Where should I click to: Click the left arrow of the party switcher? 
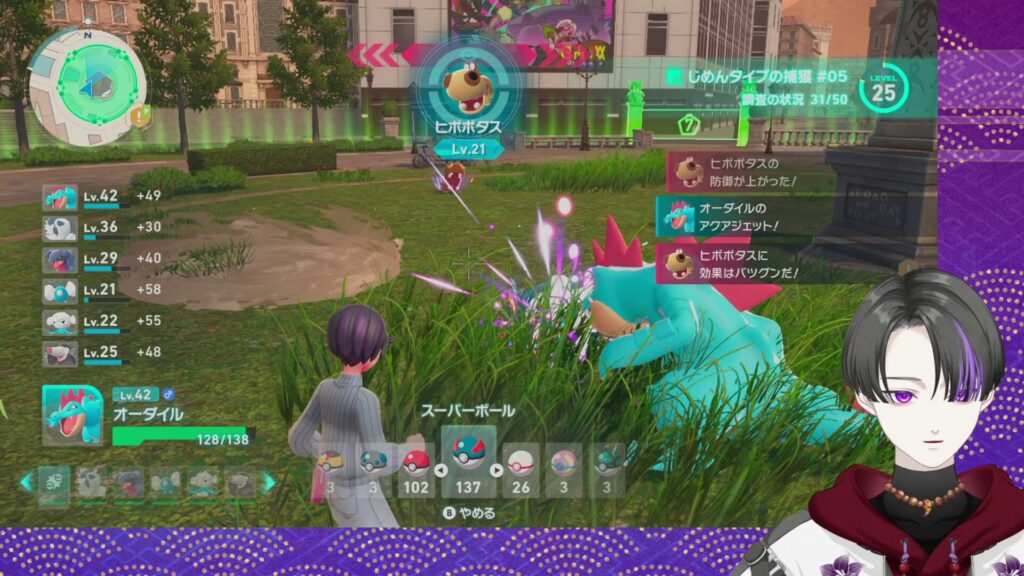pos(27,482)
